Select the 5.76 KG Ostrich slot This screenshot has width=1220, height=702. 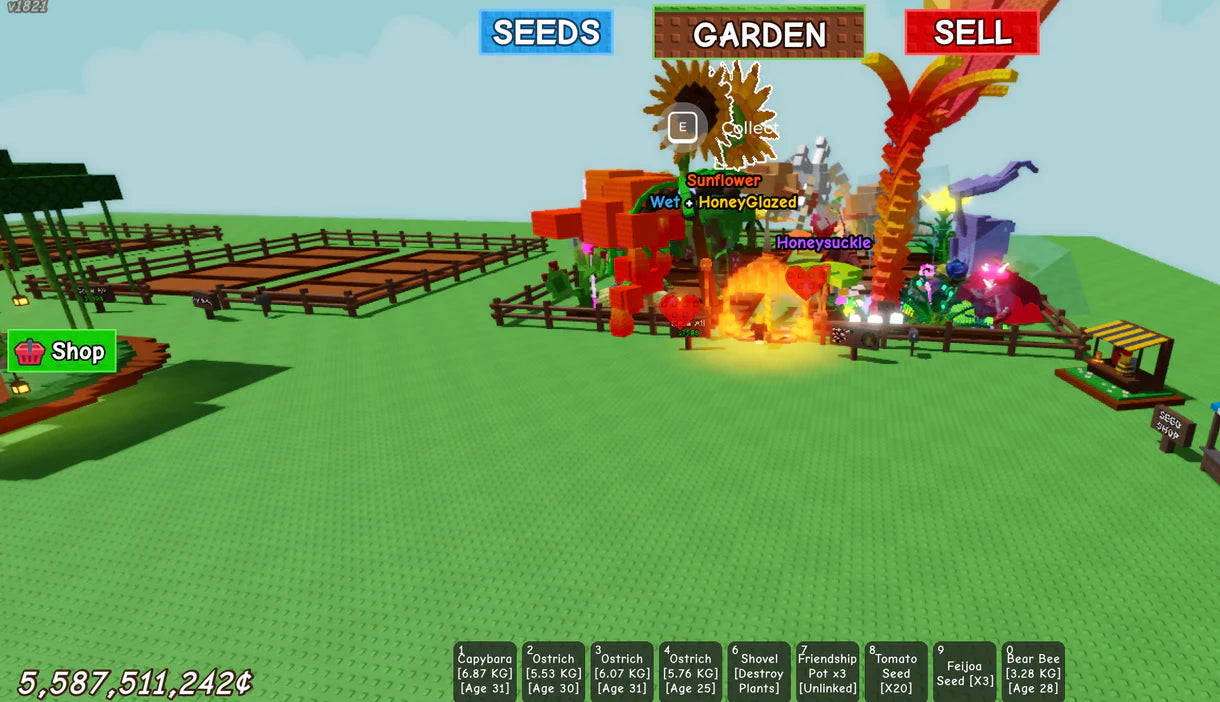(690, 672)
